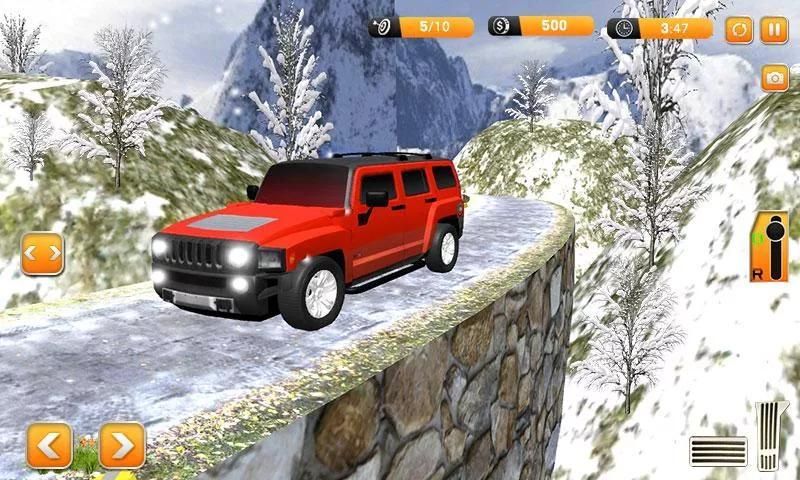Restart the level using the circular arrows button
Viewport: 800px width, 480px height.
(739, 29)
